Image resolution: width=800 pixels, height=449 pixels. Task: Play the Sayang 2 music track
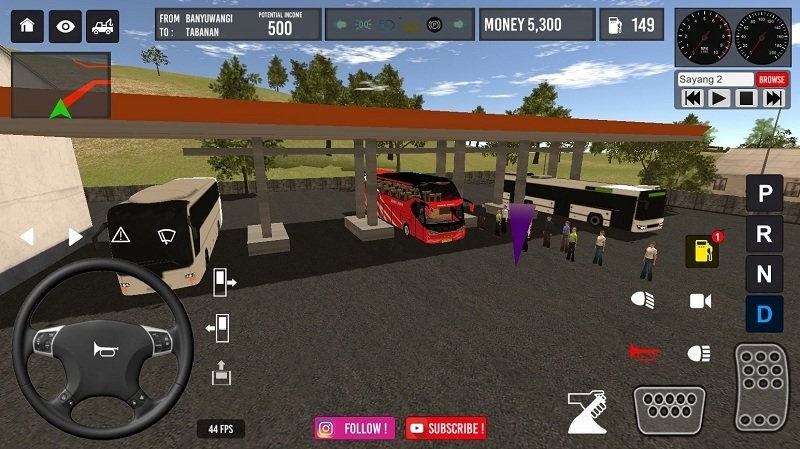(719, 98)
